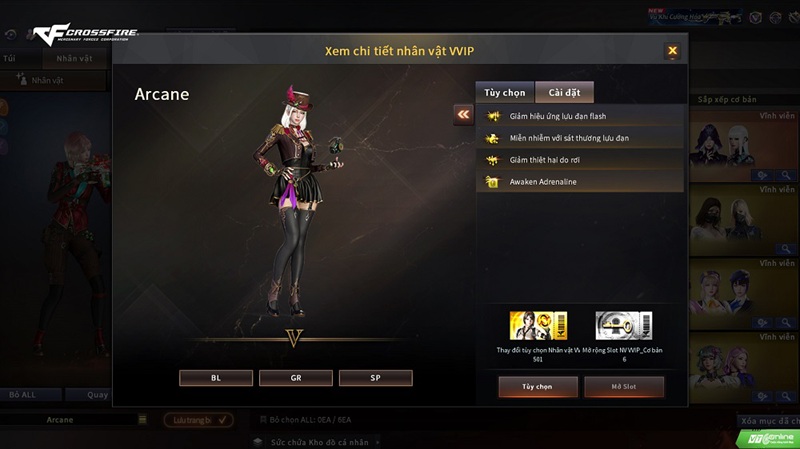The height and width of the screenshot is (449, 800).
Task: Open the Túi tab
Action: pos(10,58)
